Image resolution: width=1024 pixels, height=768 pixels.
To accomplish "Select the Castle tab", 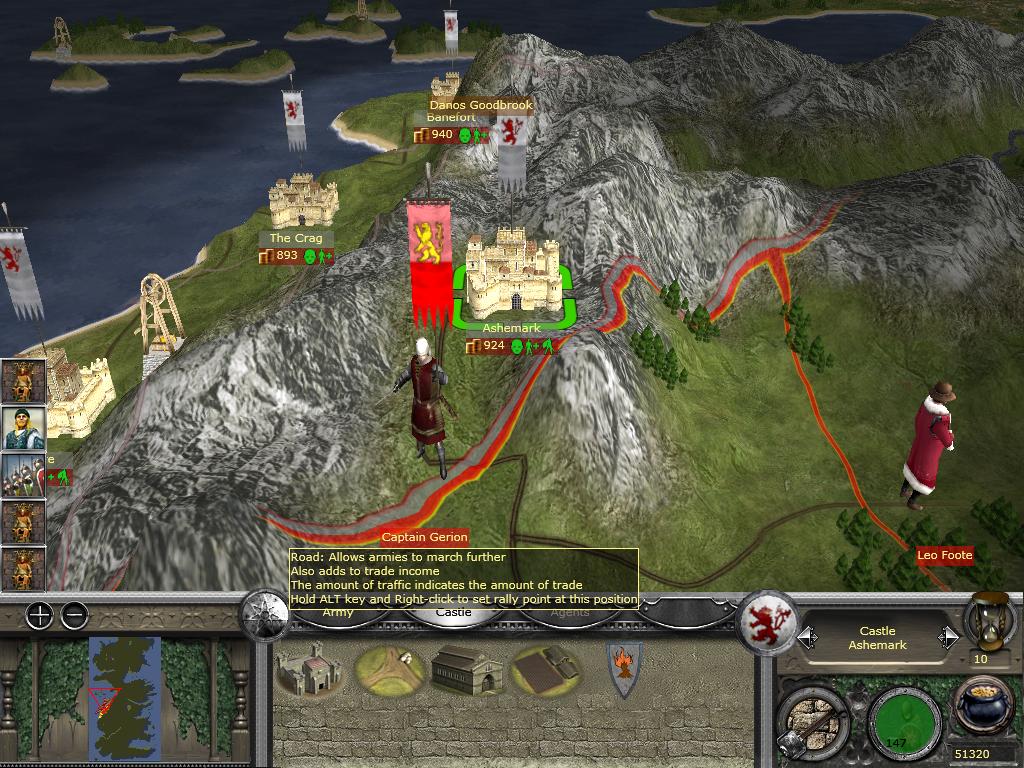I will [x=454, y=613].
